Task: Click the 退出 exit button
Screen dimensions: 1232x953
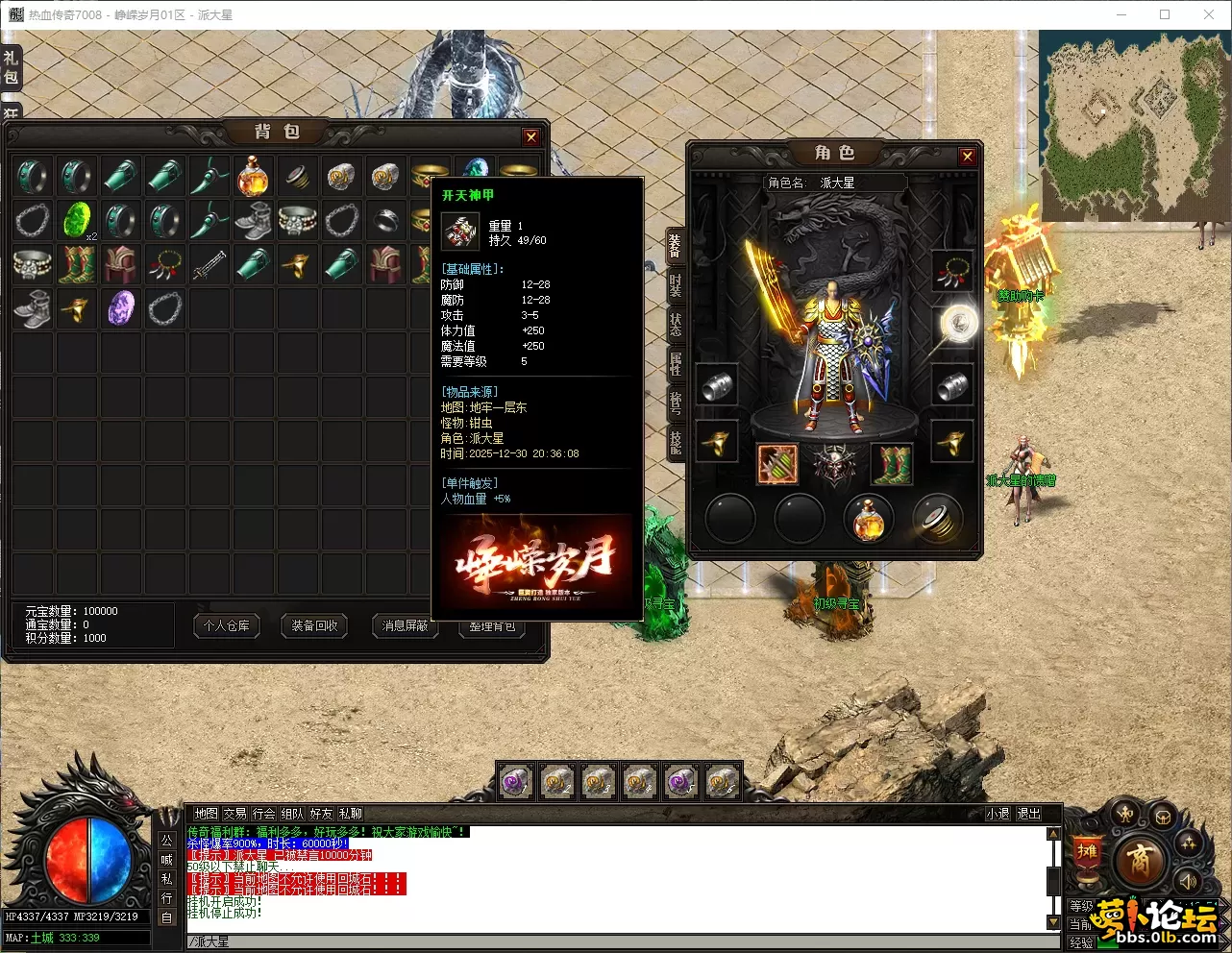Action: (x=1028, y=814)
